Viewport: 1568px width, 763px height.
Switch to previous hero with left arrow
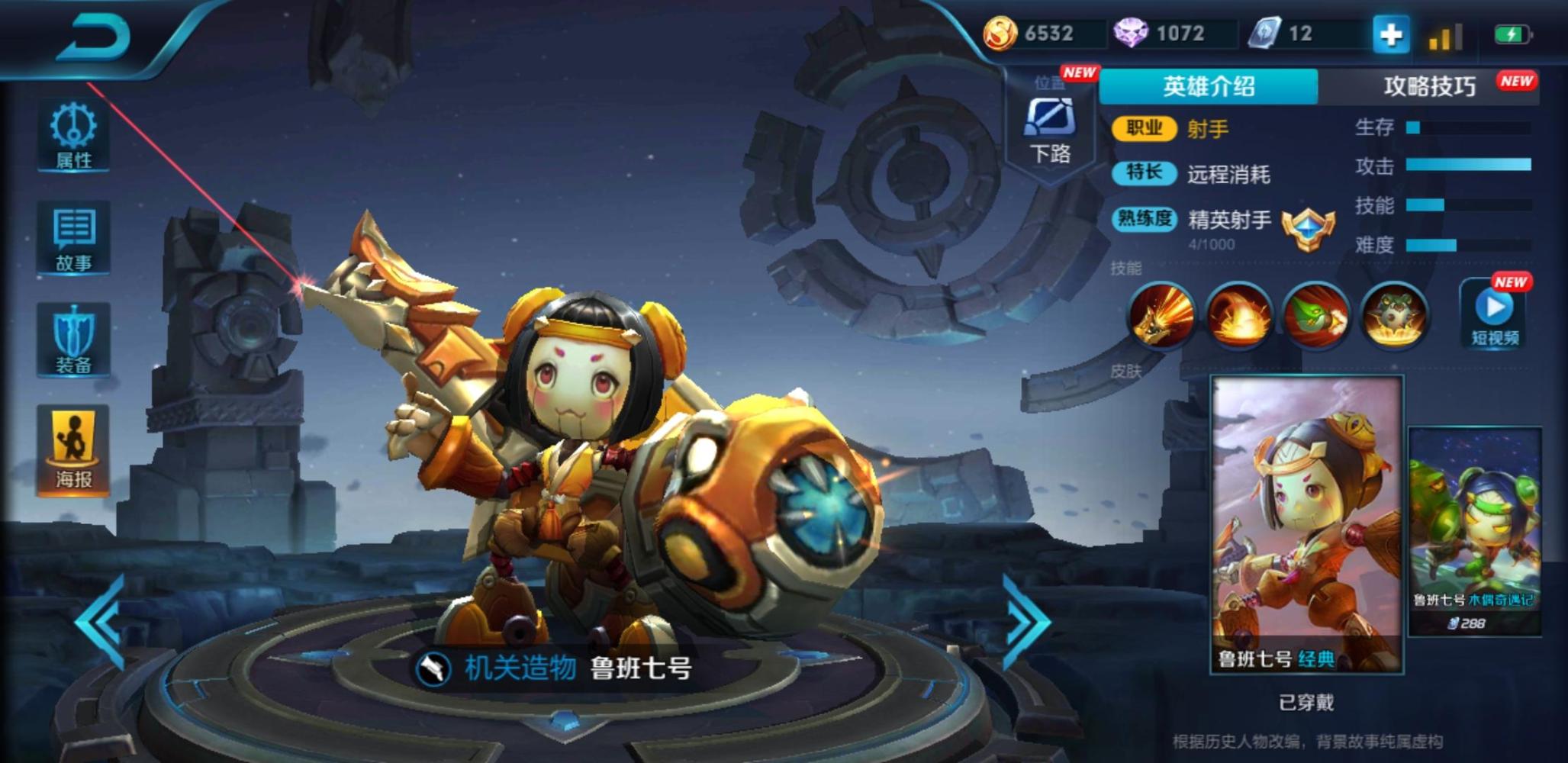click(103, 622)
